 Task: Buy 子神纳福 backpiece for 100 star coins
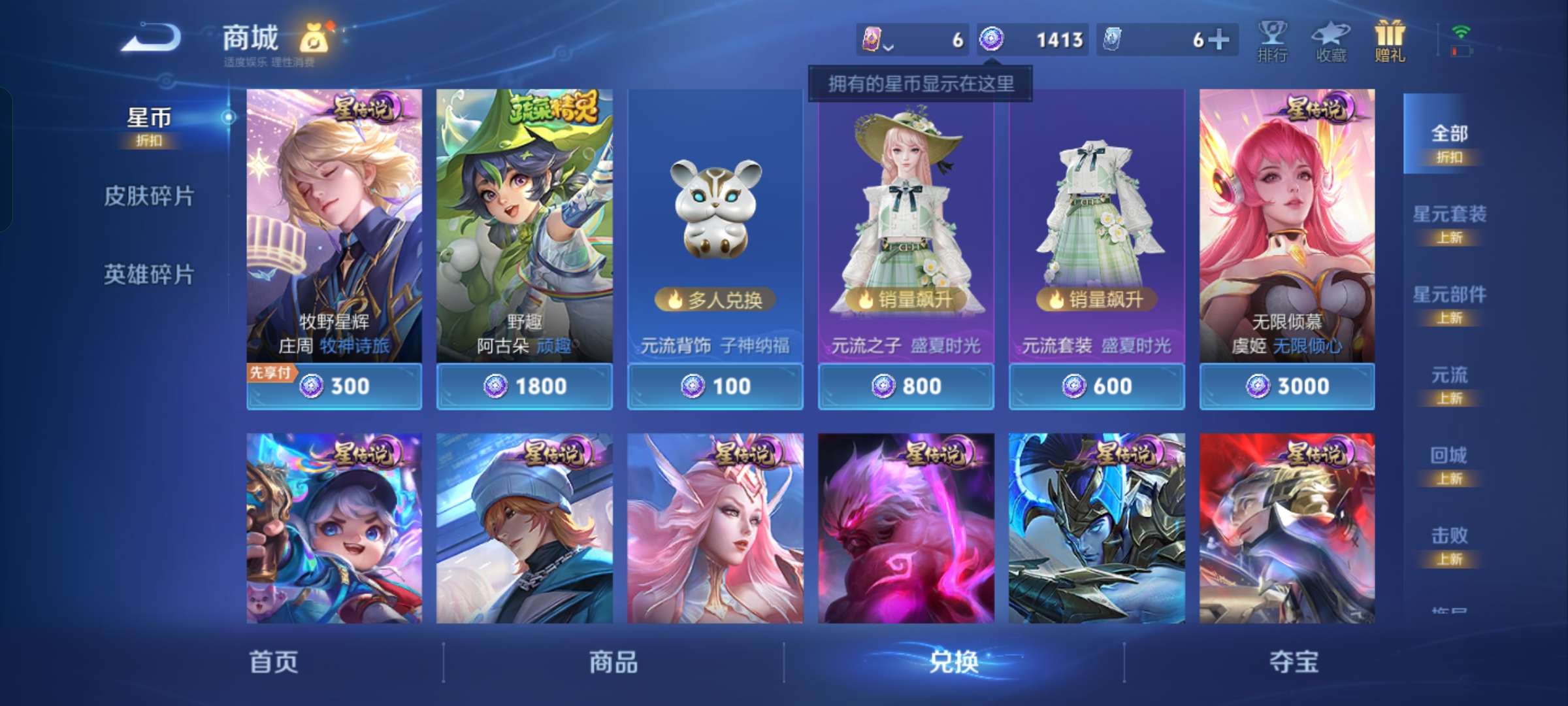click(x=715, y=386)
